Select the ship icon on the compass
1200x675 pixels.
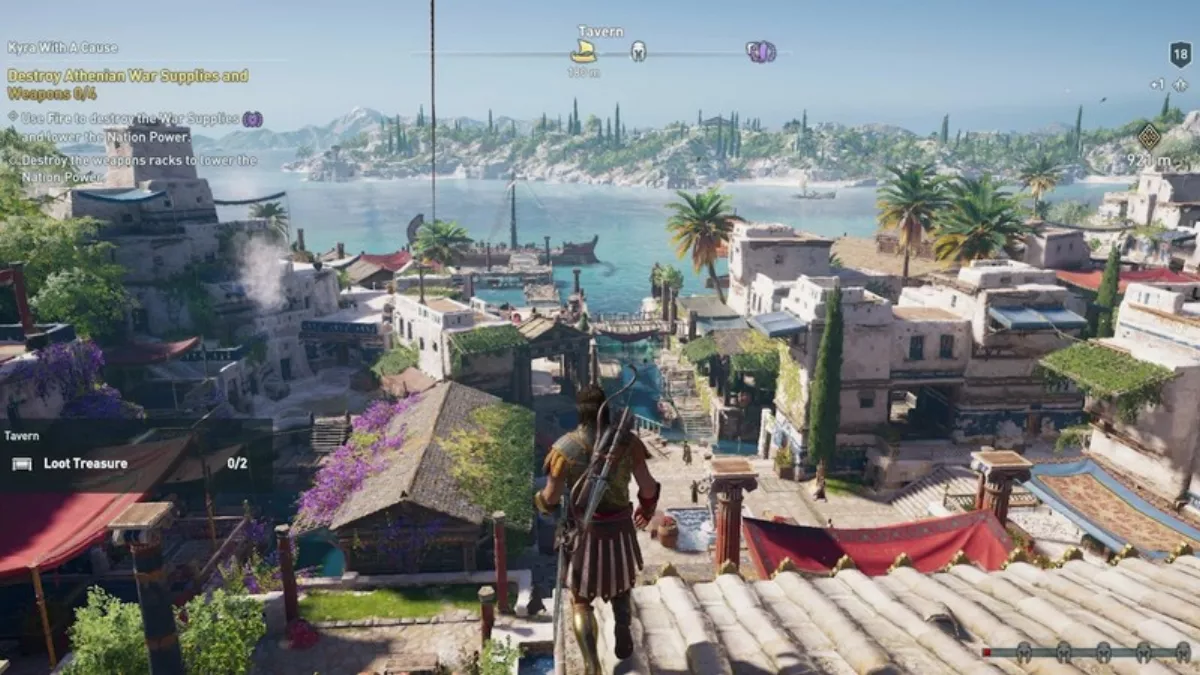583,52
